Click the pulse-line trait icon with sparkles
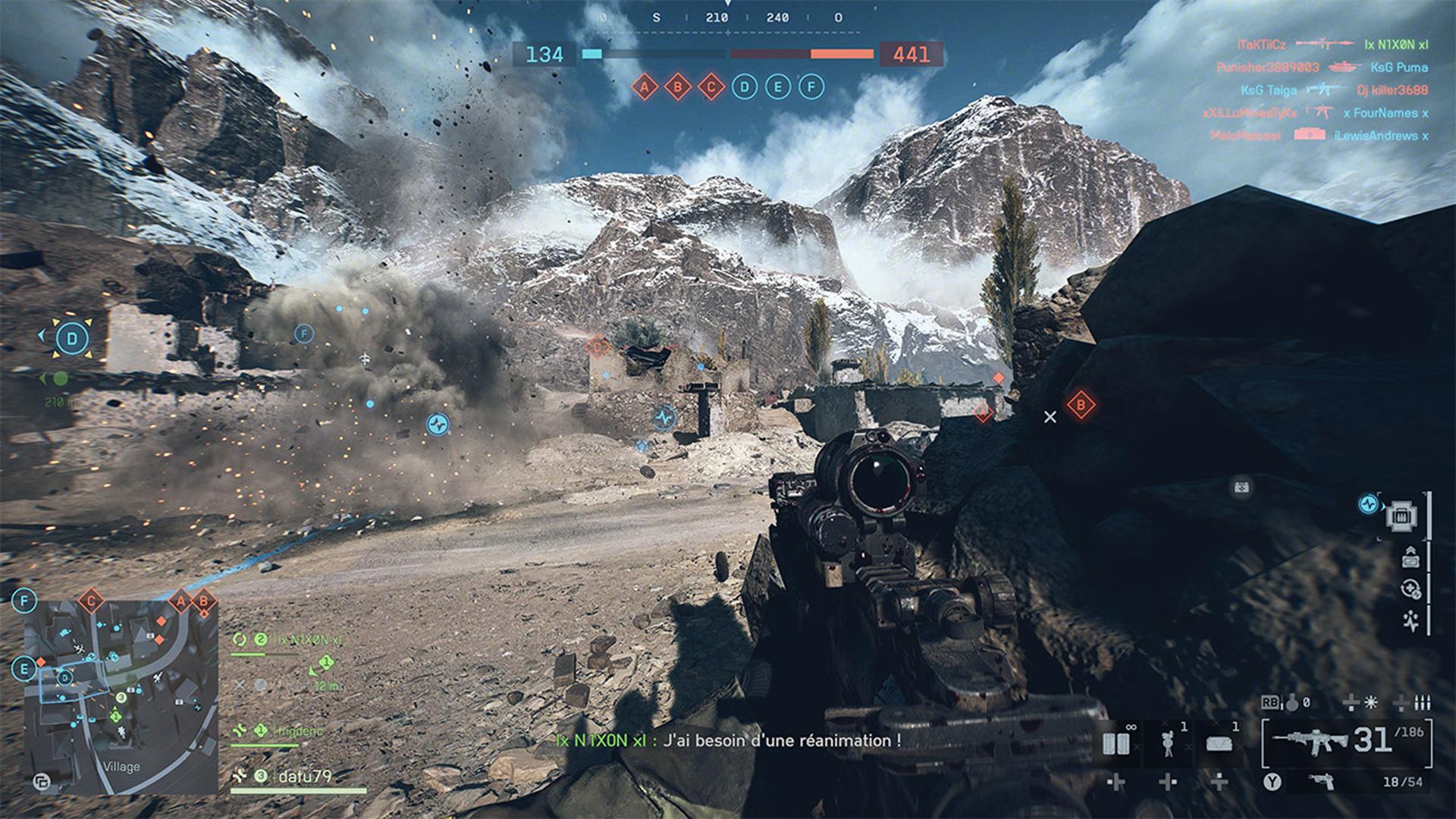The height and width of the screenshot is (819, 1456). coord(1410,620)
